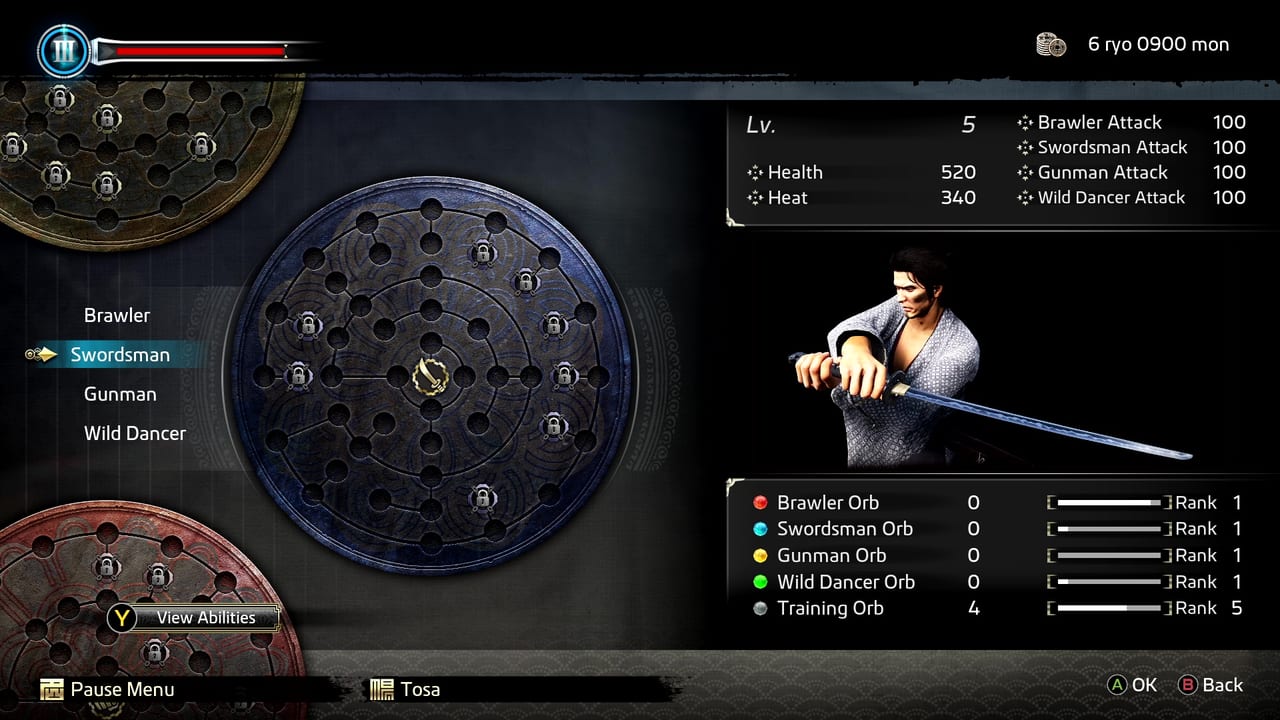Viewport: 1280px width, 720px height.
Task: Click the Tosa location label
Action: (419, 689)
